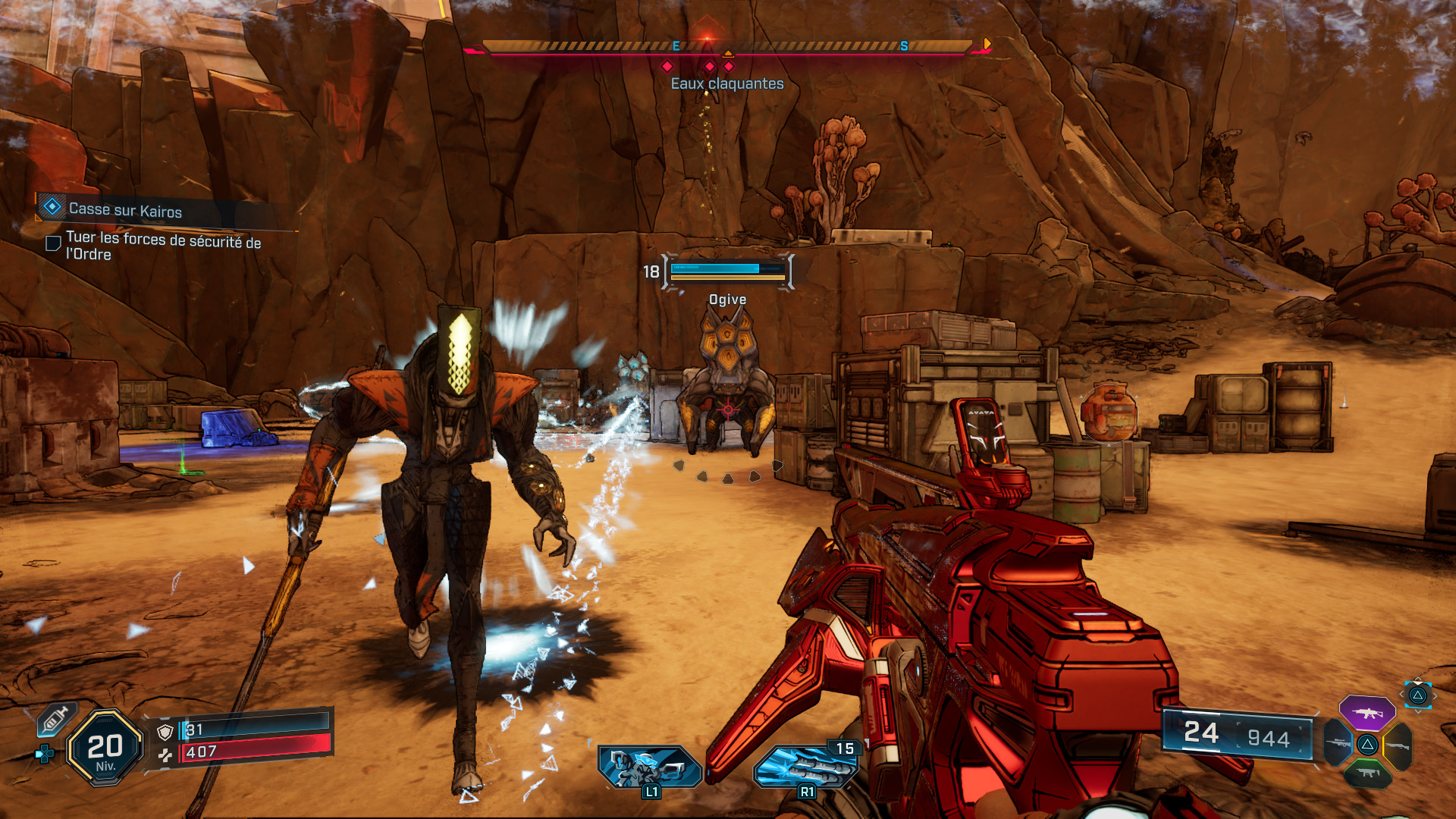Open the Casse sur Kairos quest tracker
Image resolution: width=1456 pixels, height=819 pixels.
[125, 209]
